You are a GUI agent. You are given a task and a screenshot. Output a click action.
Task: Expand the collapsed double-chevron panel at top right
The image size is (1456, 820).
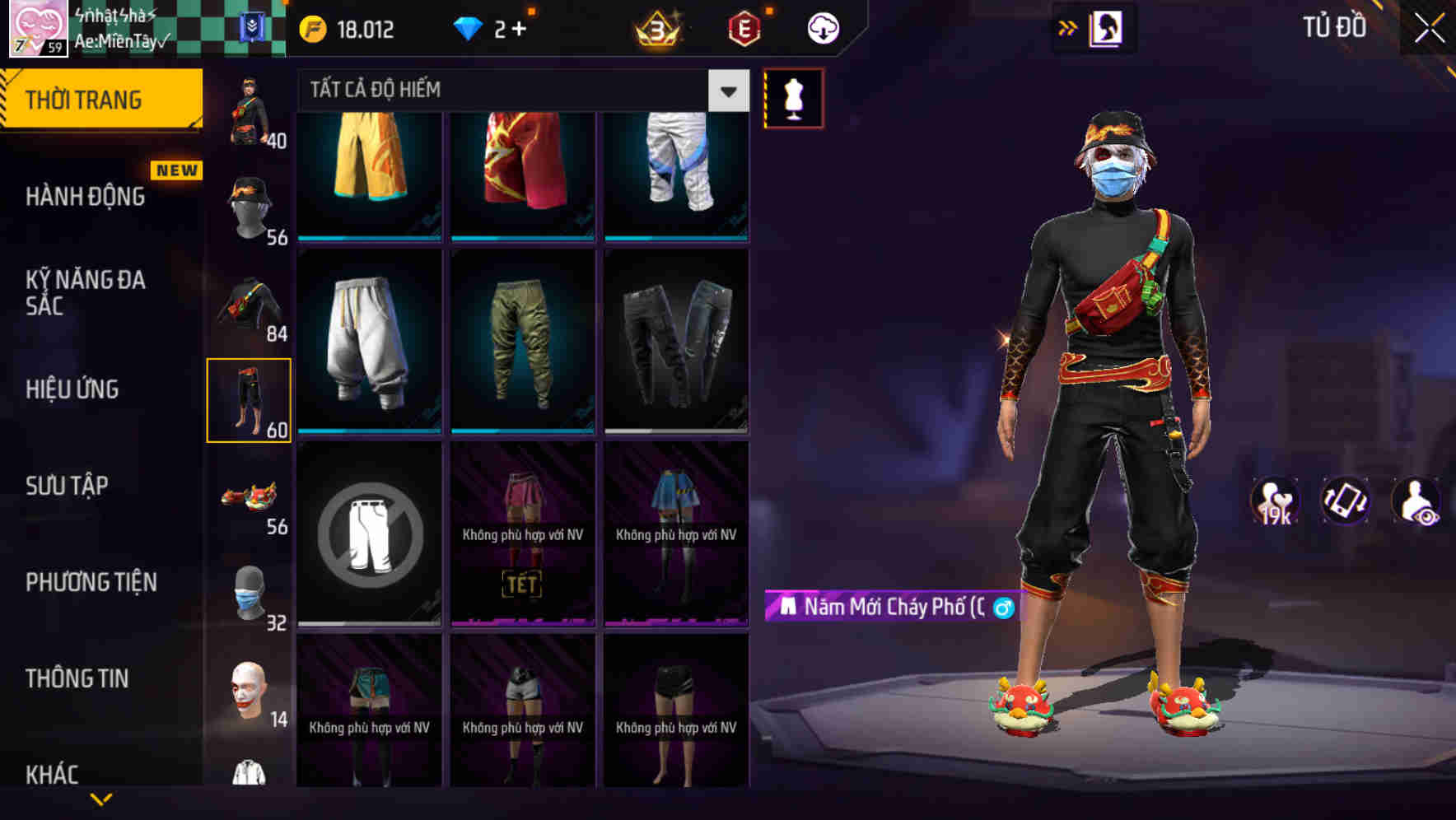[x=1066, y=27]
